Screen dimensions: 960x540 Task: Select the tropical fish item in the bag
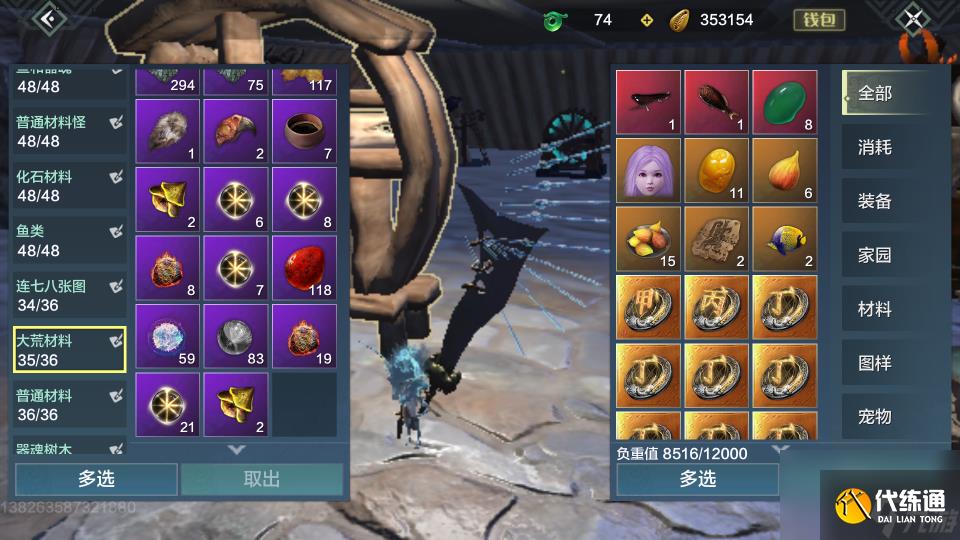click(x=784, y=238)
